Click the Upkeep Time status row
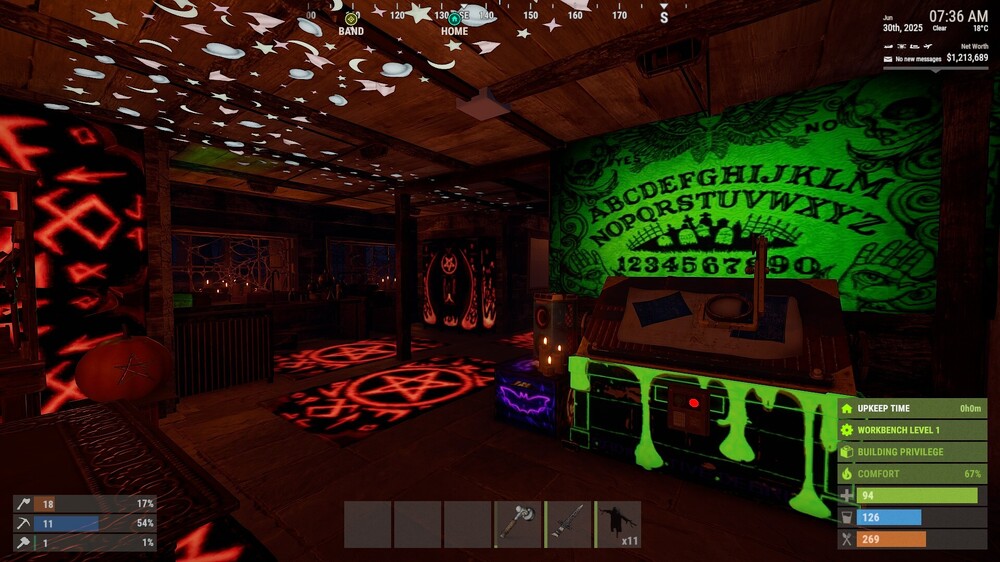 (912, 408)
